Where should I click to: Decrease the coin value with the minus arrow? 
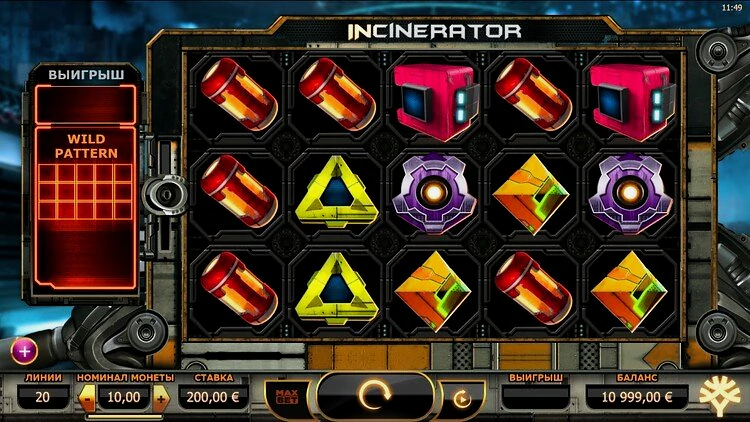click(x=87, y=398)
